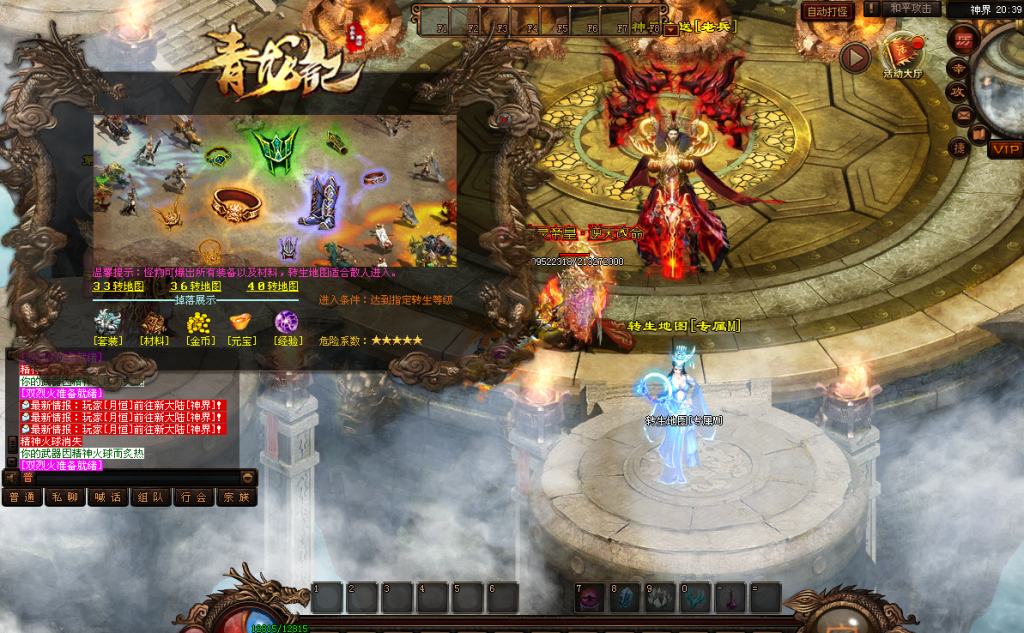The height and width of the screenshot is (633, 1024).
Task: Toggle the 自动打怪 auto-fight button
Action: [x=827, y=11]
